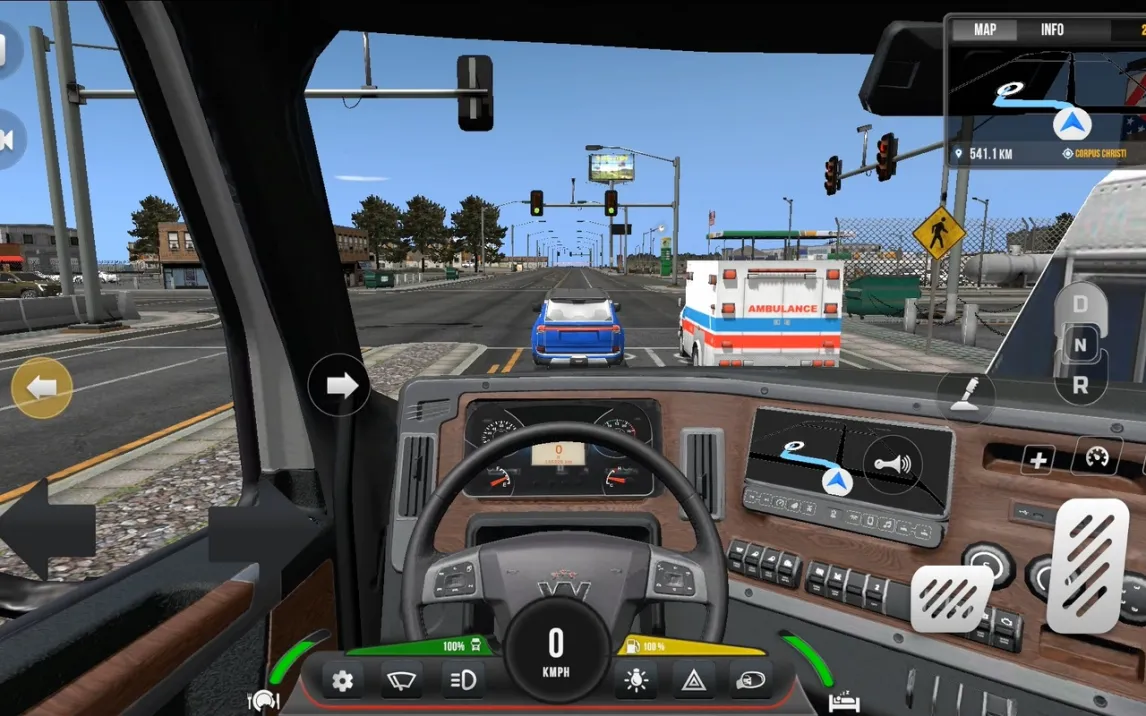Pull the handbrake lever icon

(x=965, y=397)
